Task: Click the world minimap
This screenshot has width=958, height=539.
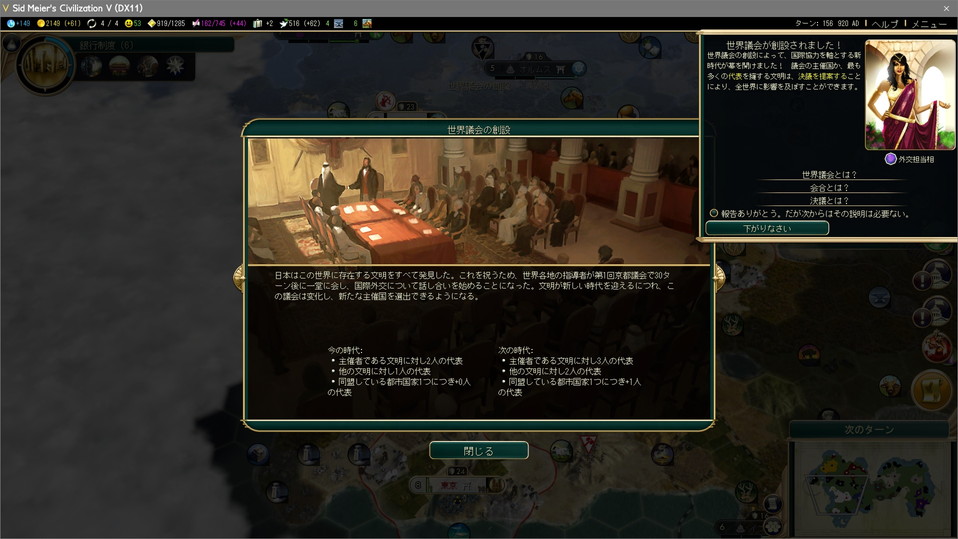Action: pos(870,485)
